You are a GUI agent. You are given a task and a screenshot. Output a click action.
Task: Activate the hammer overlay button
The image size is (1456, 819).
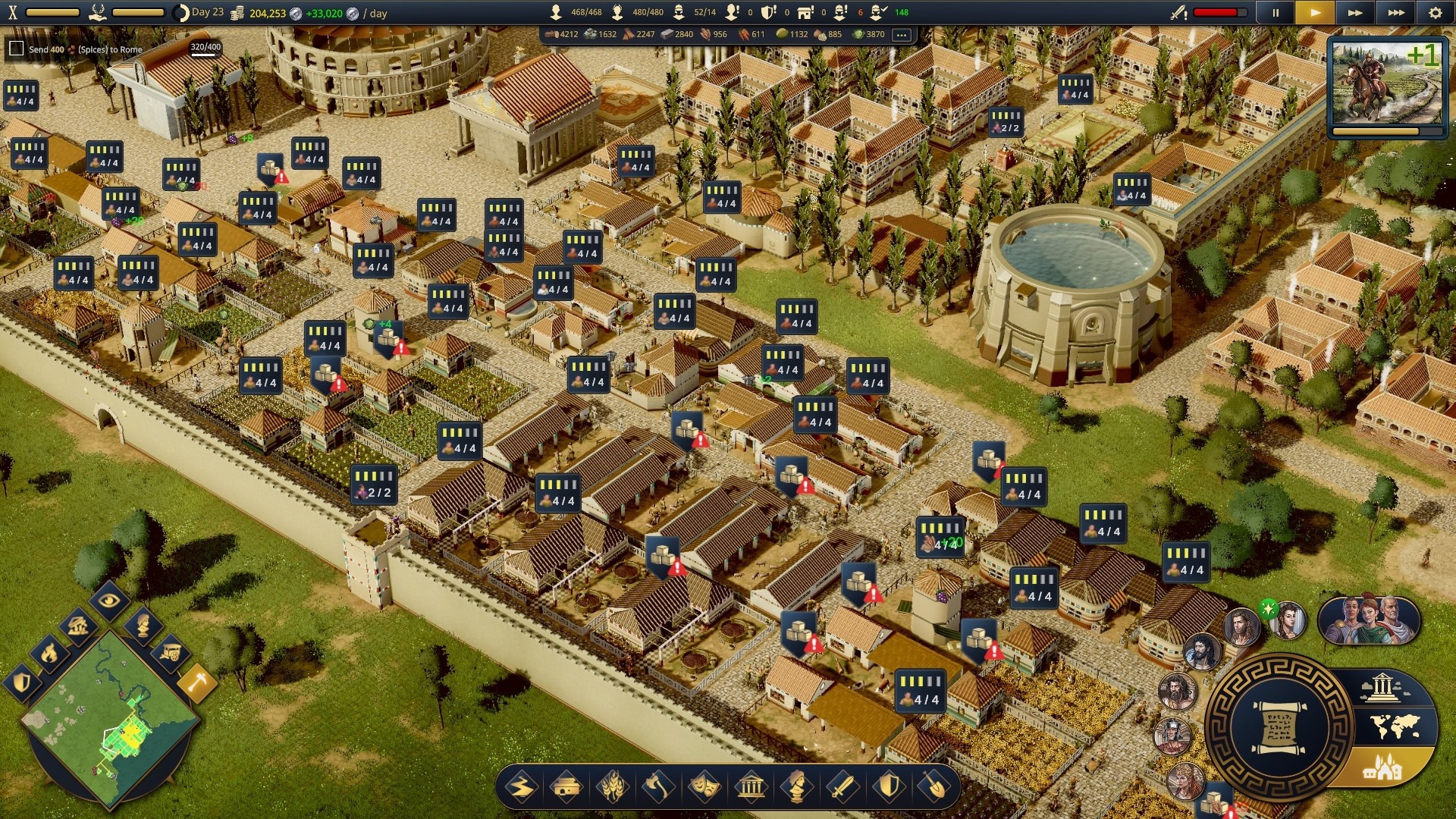[x=197, y=684]
